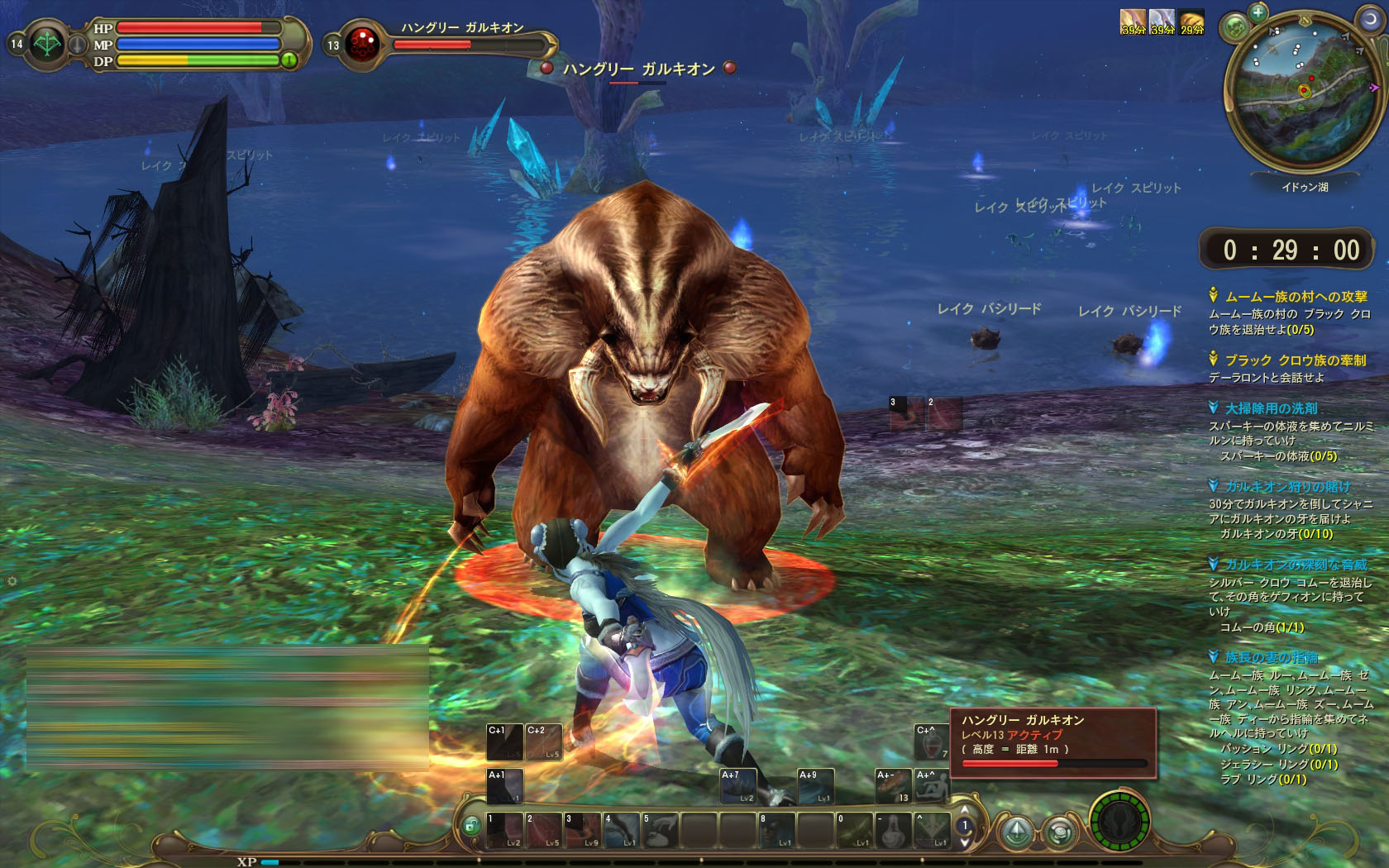Activate the skill in hotbar slot 1

tap(504, 830)
